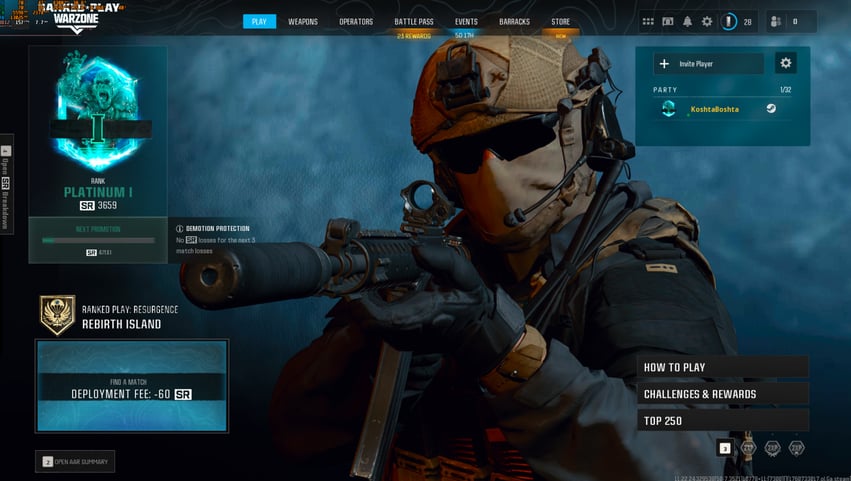
Task: Show the Events tab
Action: point(466,21)
